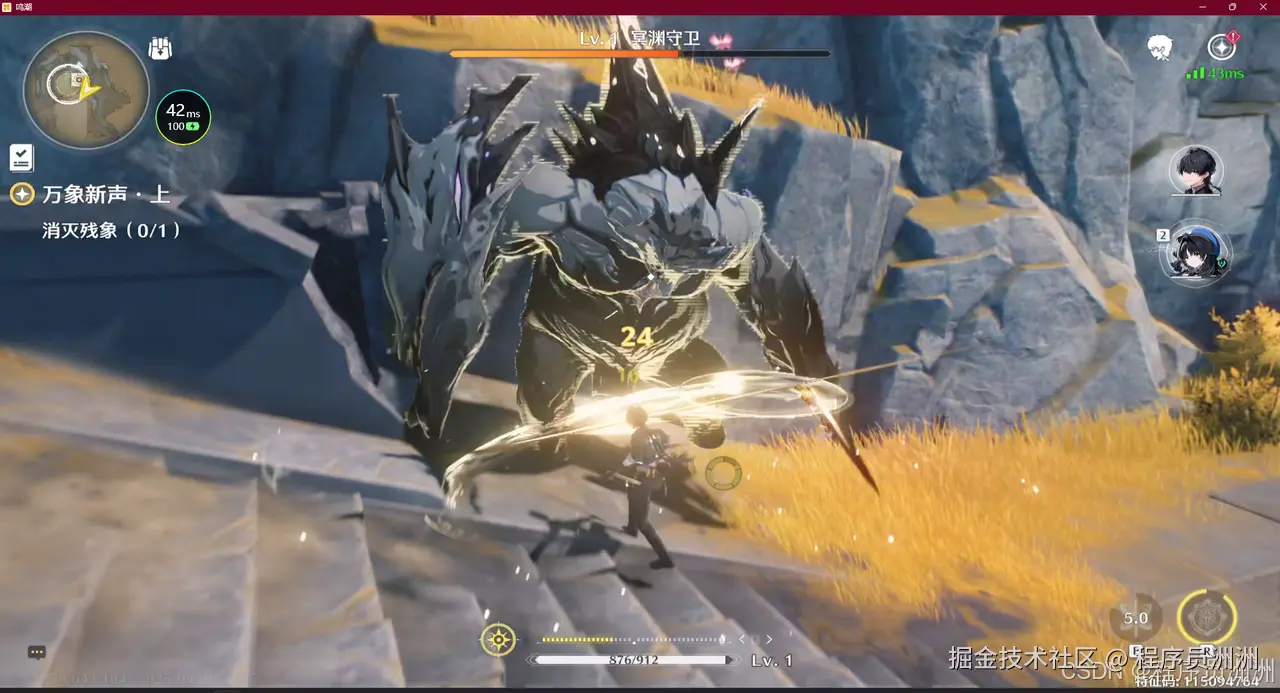
Task: Select the short-haired male character portrait
Action: point(1196,171)
